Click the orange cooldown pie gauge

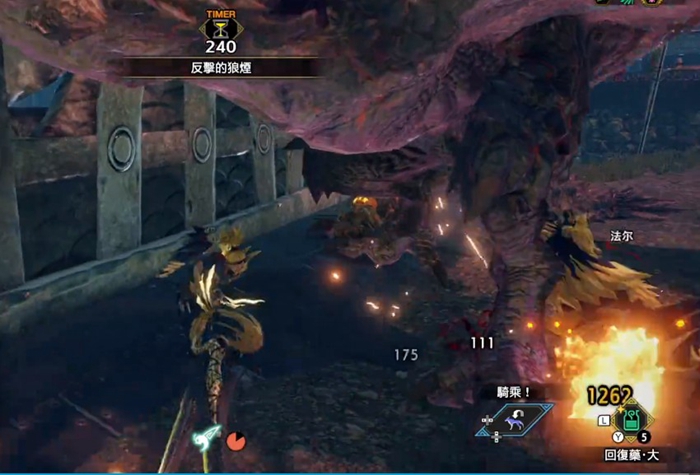(236, 439)
